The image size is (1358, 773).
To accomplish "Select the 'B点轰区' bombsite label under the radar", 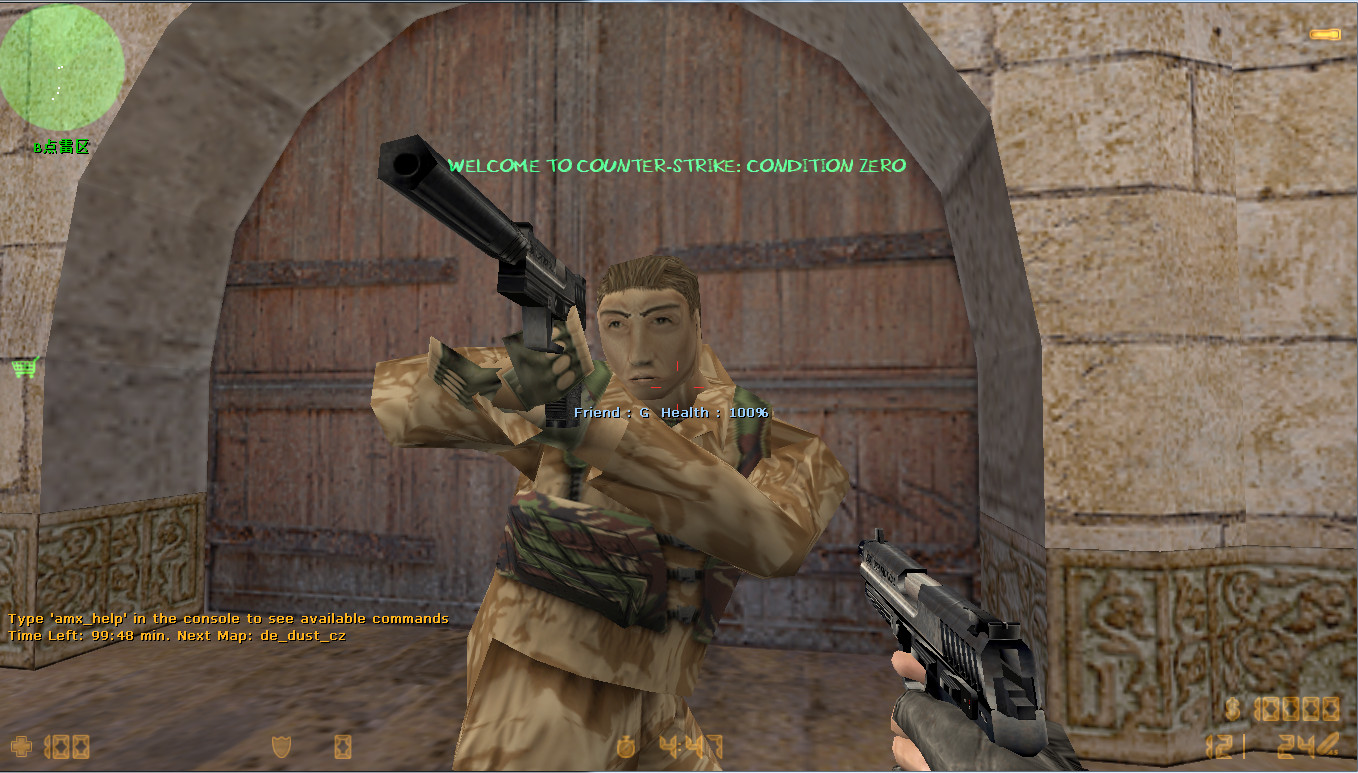I will pos(62,146).
